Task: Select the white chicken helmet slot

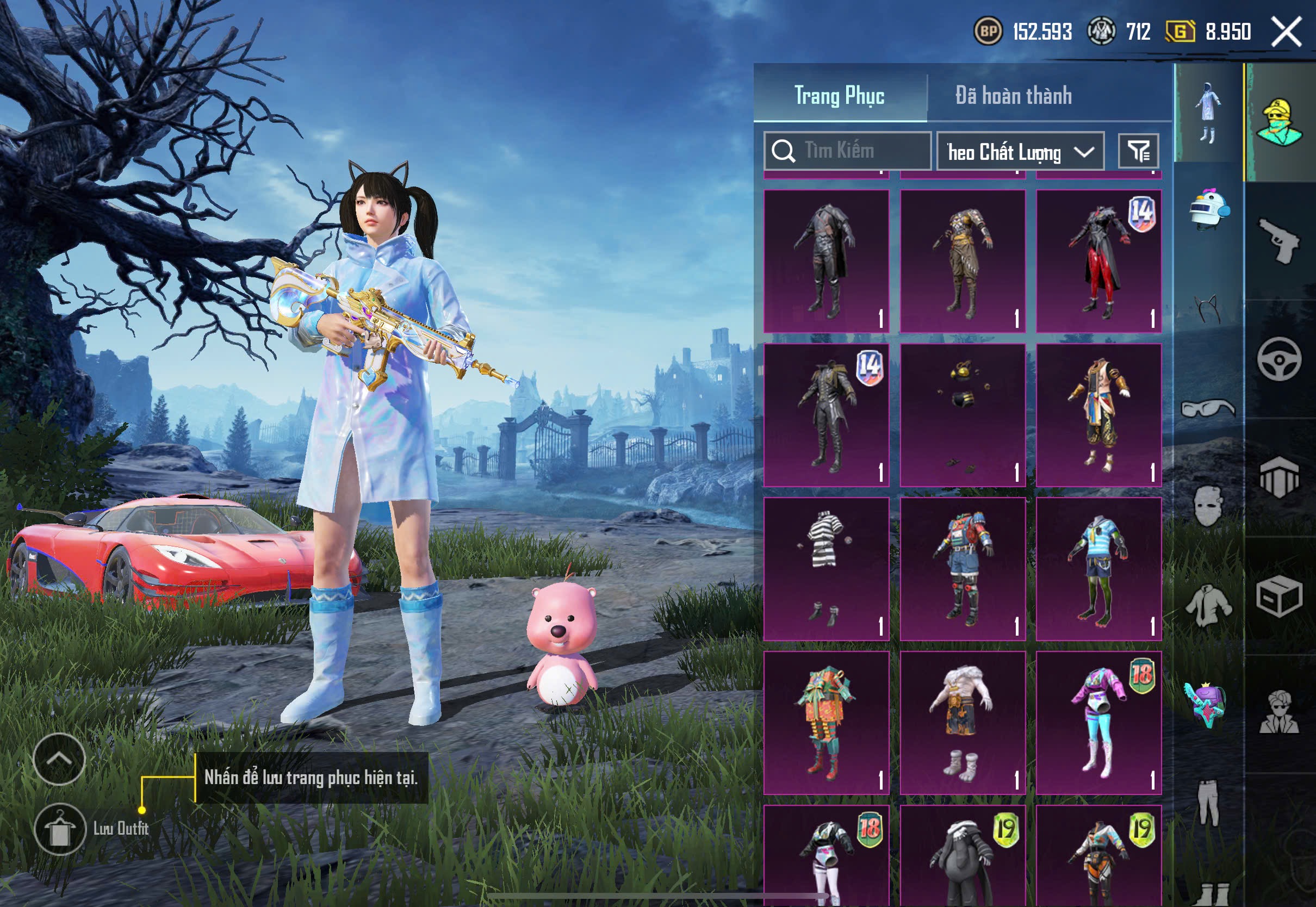Action: coord(1209,209)
